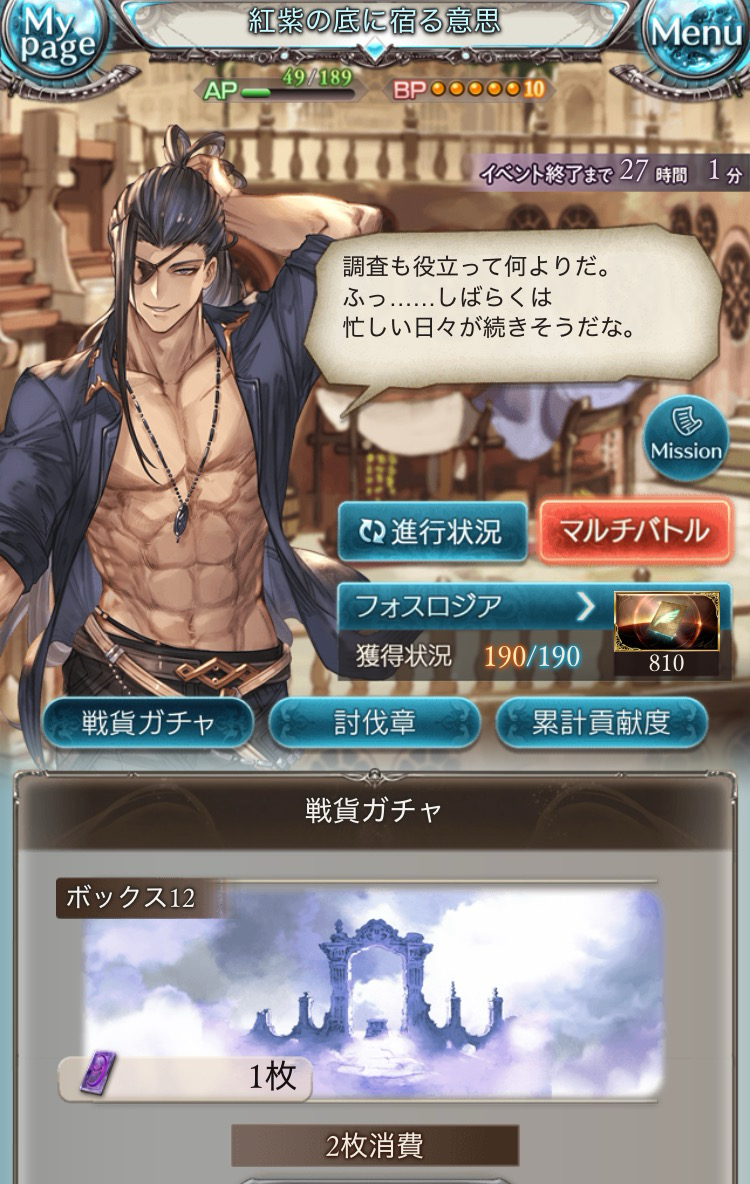The width and height of the screenshot is (750, 1184).
Task: Switch to the 討伐章 tab
Action: [374, 724]
